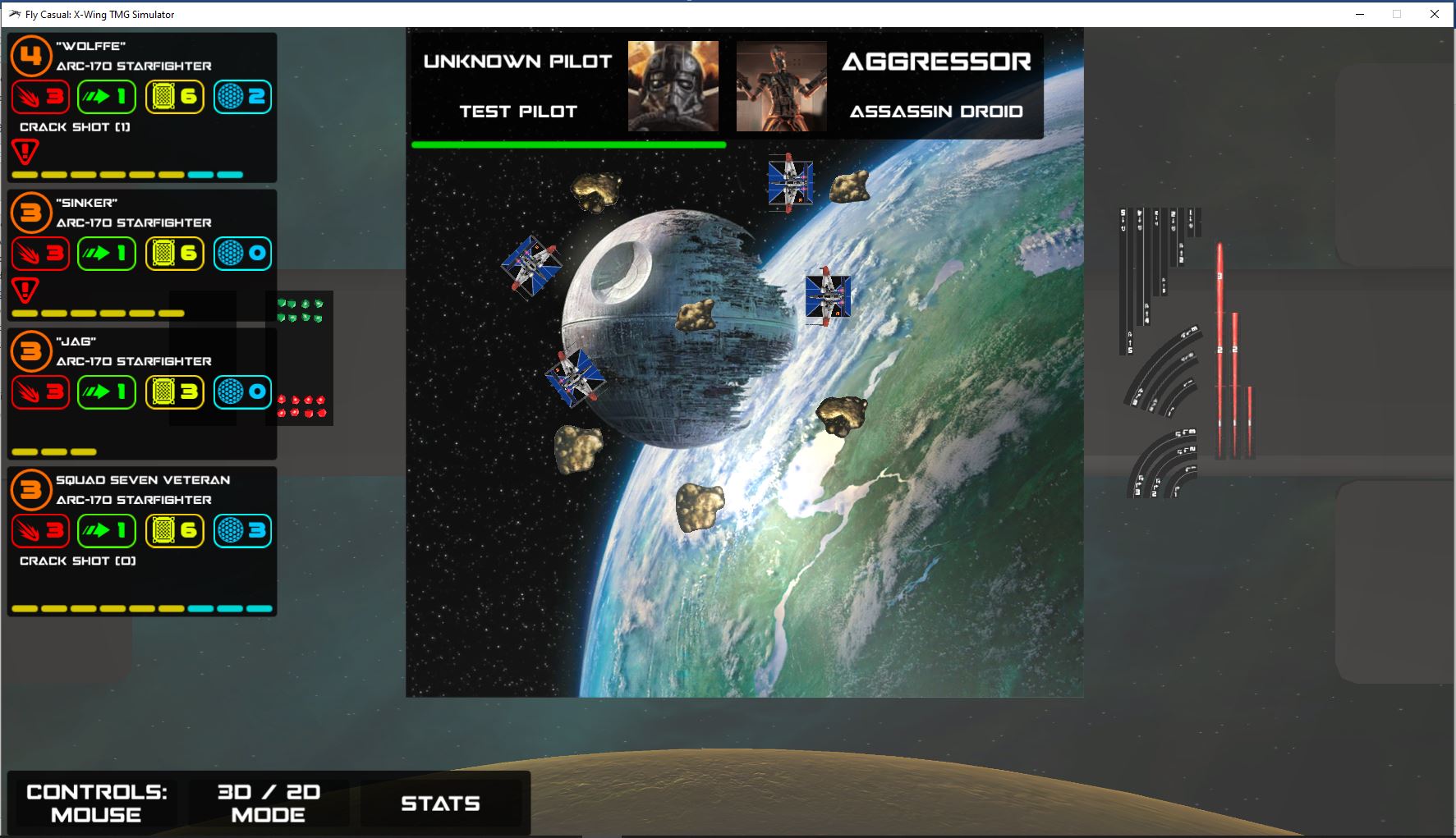1456x838 pixels.
Task: Minimize the Fly Casual window
Action: (1360, 14)
